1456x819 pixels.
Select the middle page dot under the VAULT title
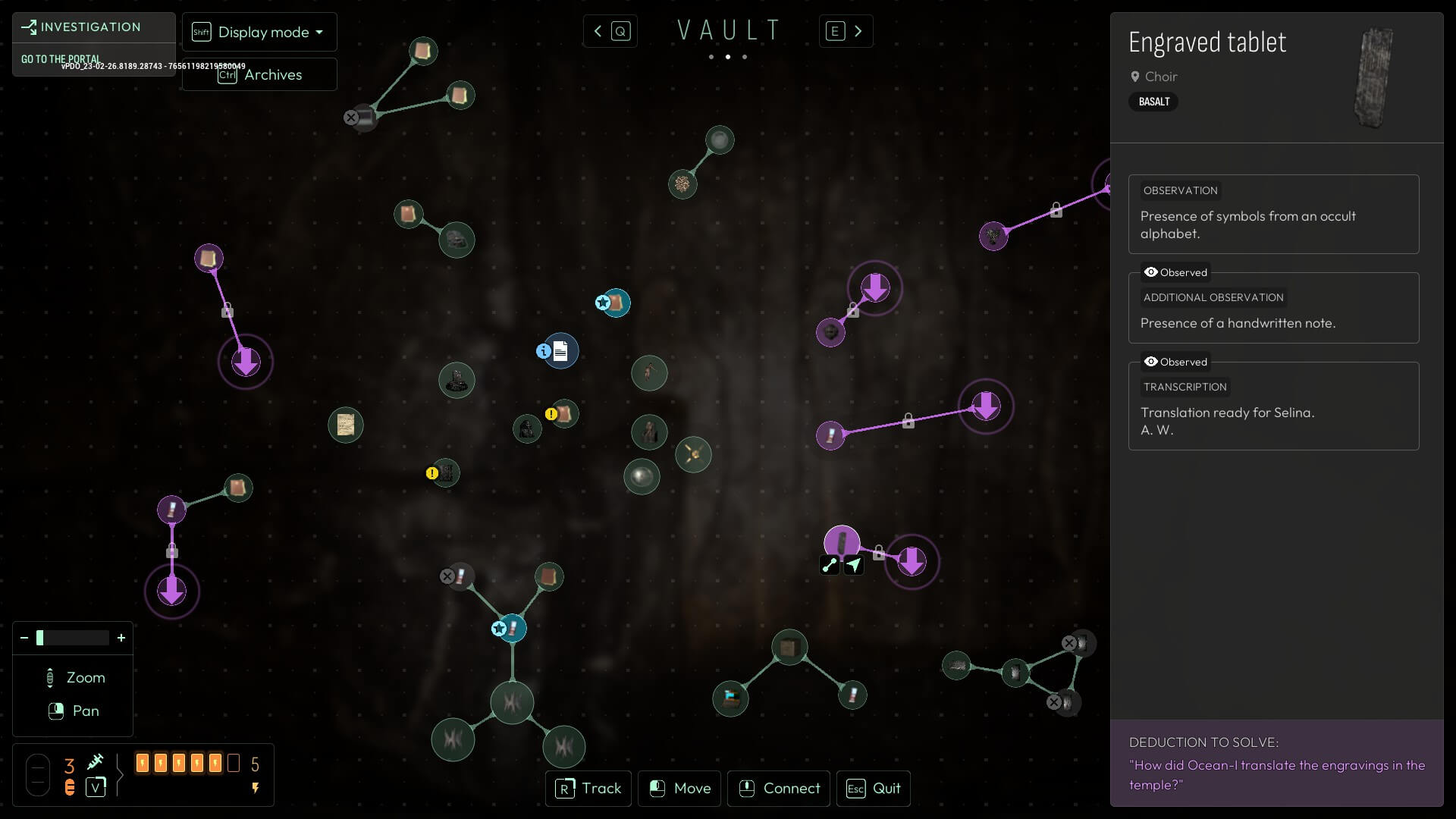pyautogui.click(x=727, y=57)
